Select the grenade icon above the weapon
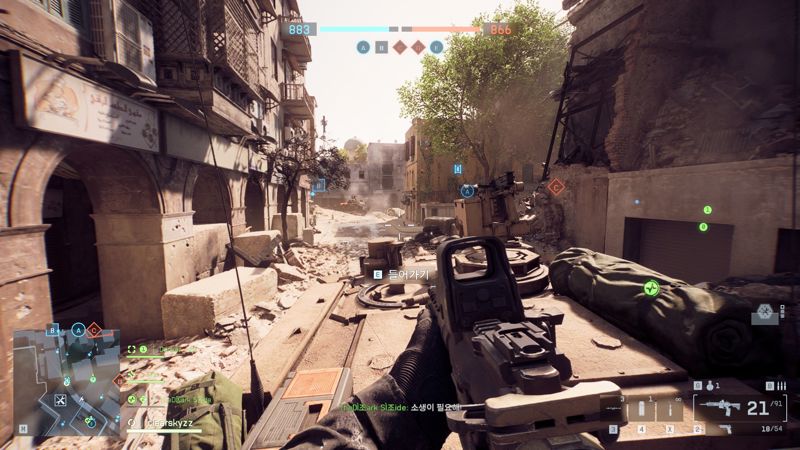The image size is (800, 450). pos(708,385)
